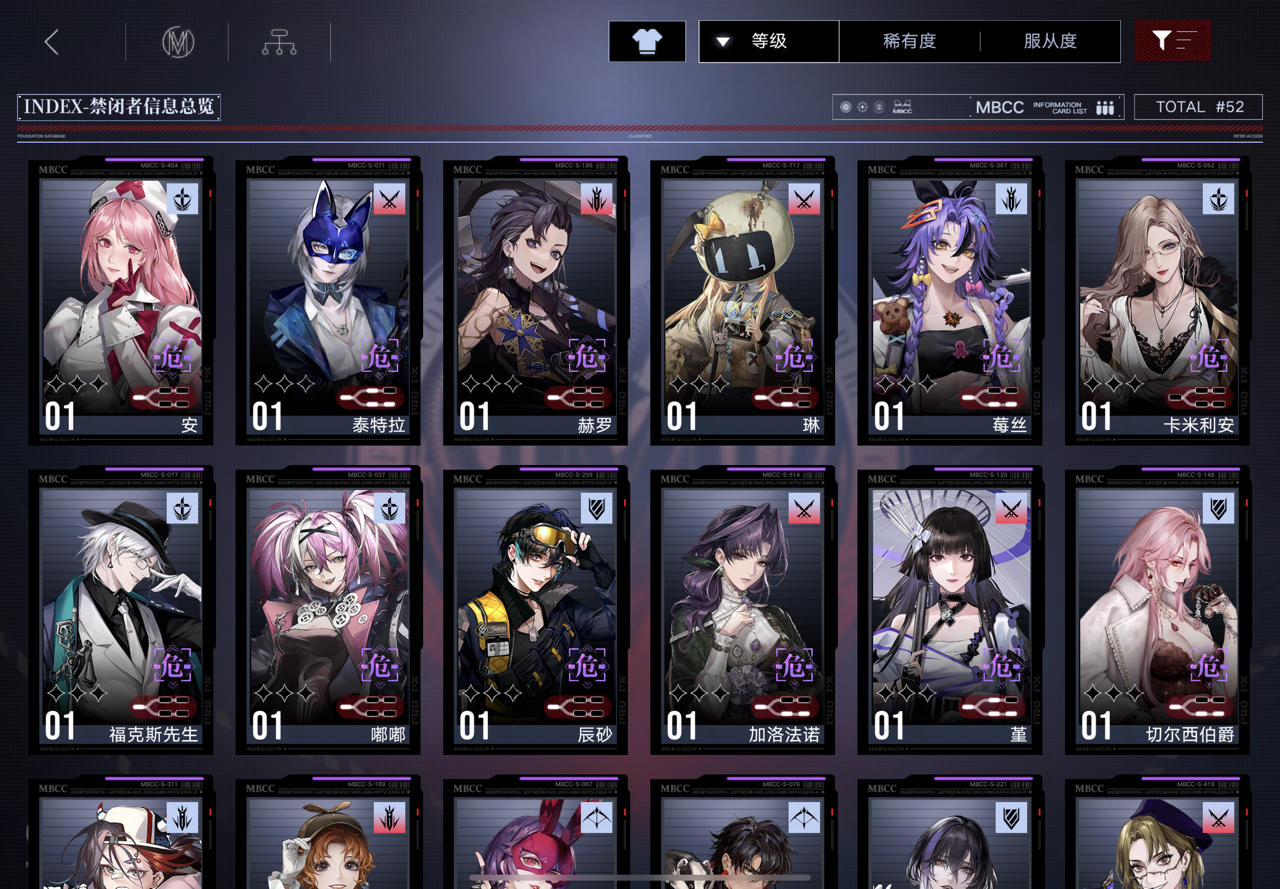This screenshot has width=1280, height=889.
Task: Select the shirt outfit icon in the top bar
Action: pos(646,42)
